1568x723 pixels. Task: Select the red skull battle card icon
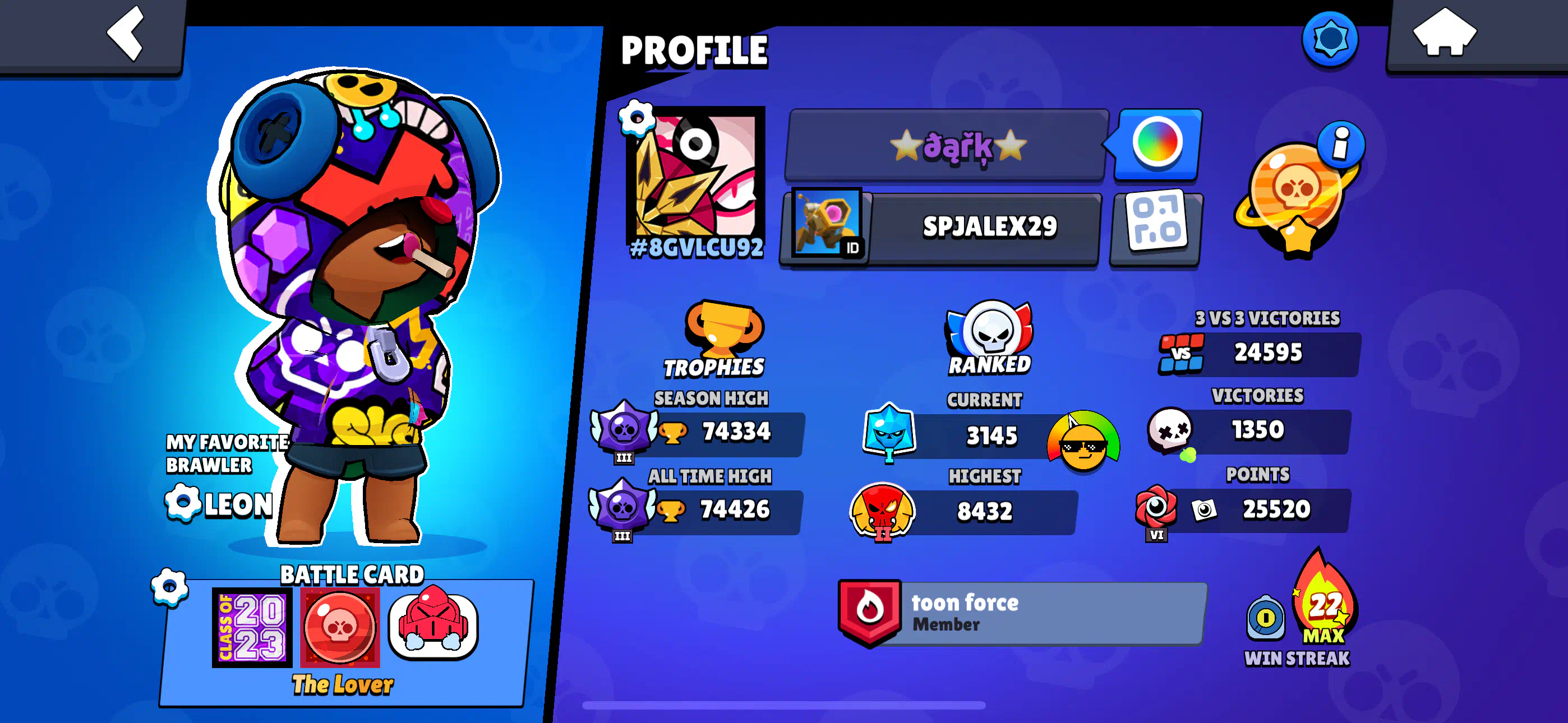click(x=340, y=628)
